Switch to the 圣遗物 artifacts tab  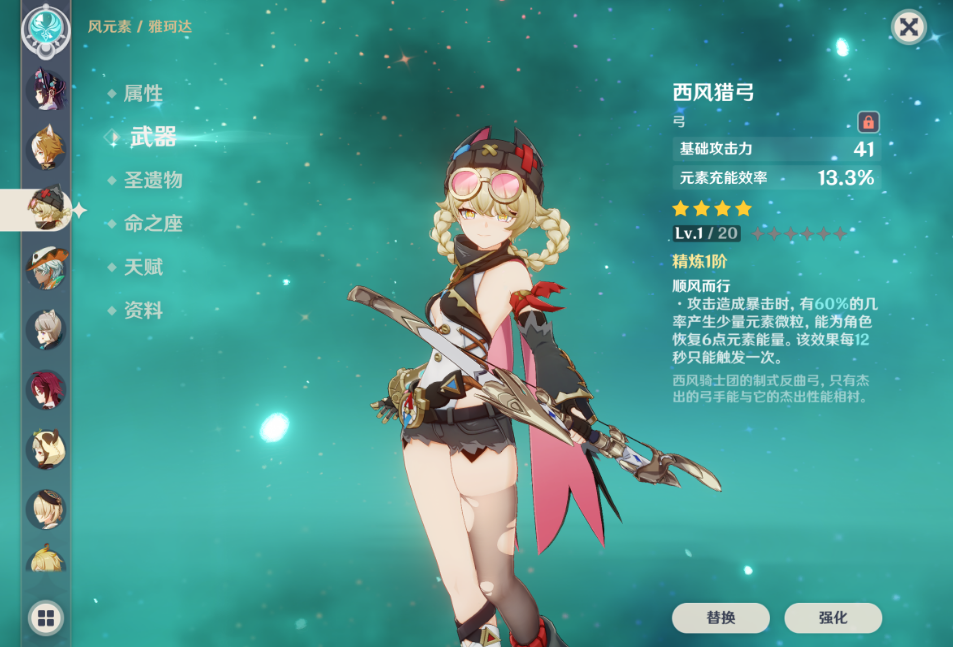pos(153,181)
